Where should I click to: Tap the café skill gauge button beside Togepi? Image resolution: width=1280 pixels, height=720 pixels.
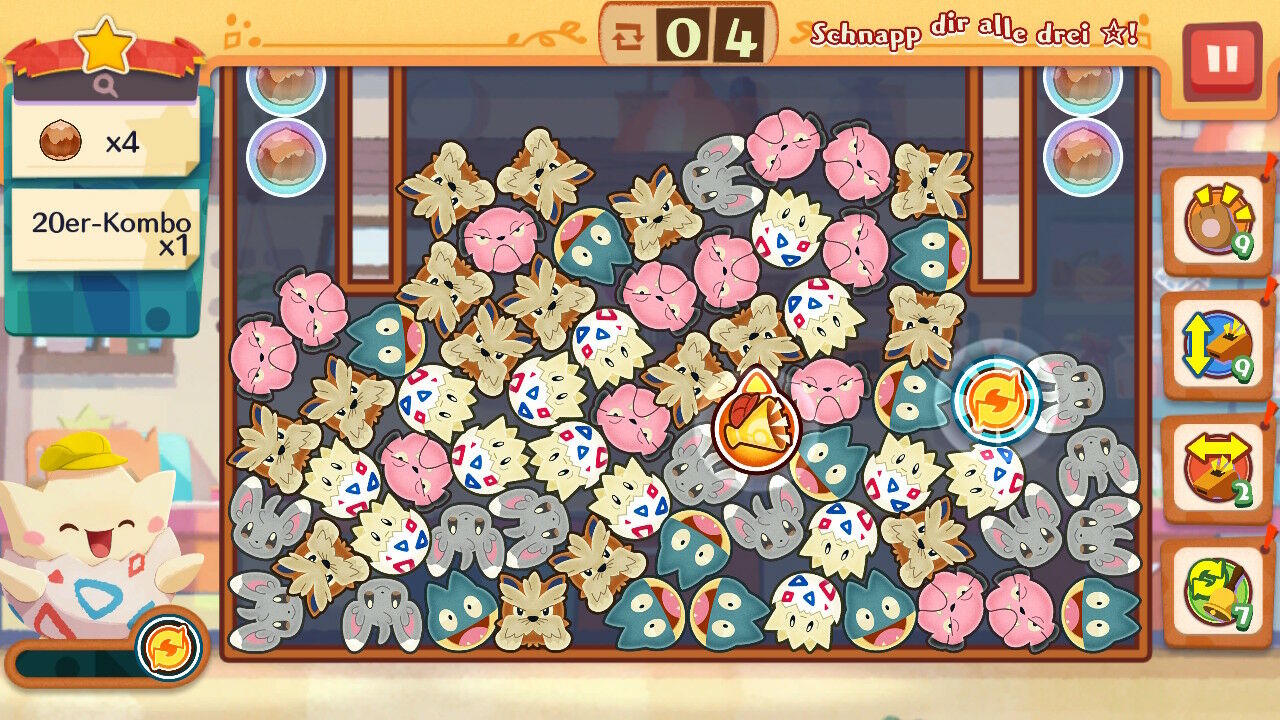click(167, 648)
